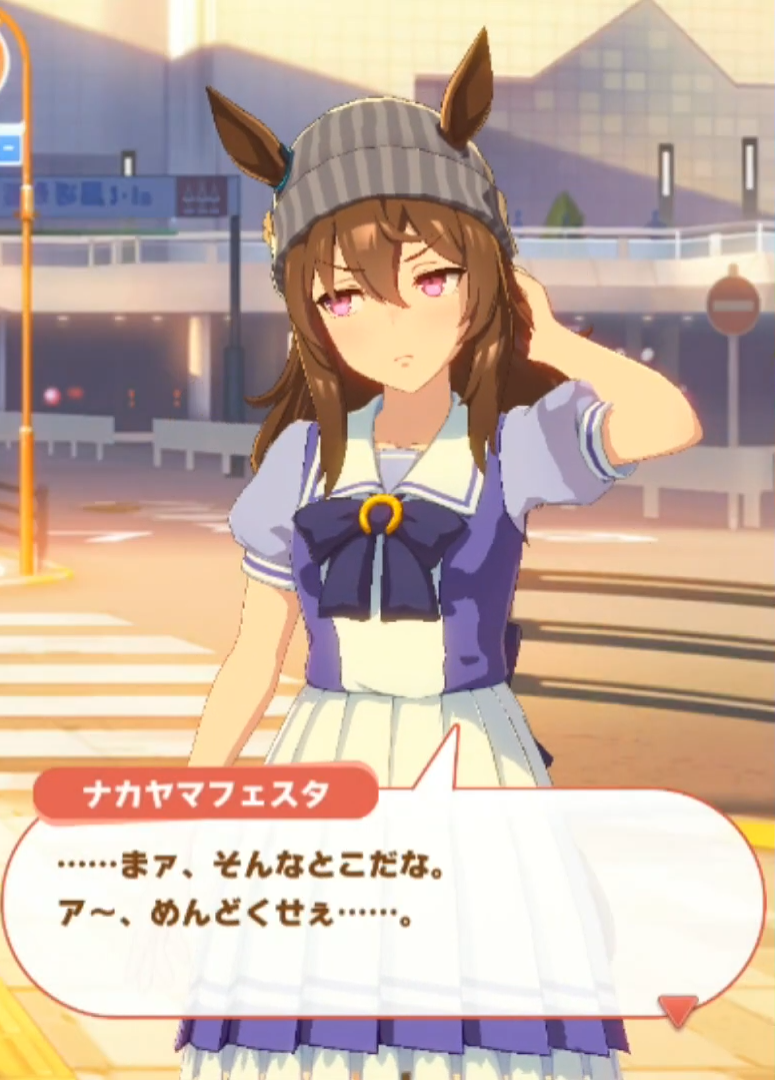Advance dialogue with the red arrow indicator
Screen dimensions: 775x1080
[x=679, y=1008]
